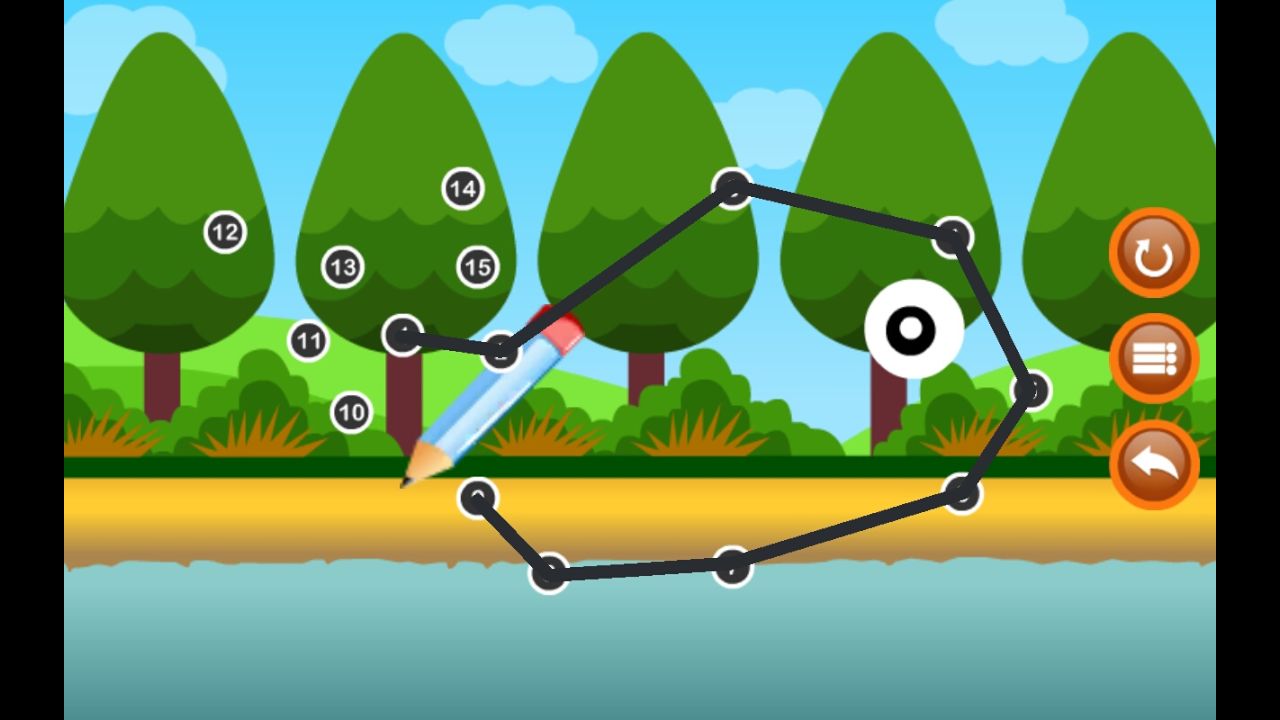Select dot number 11
This screenshot has height=720, width=1280.
pyautogui.click(x=309, y=341)
